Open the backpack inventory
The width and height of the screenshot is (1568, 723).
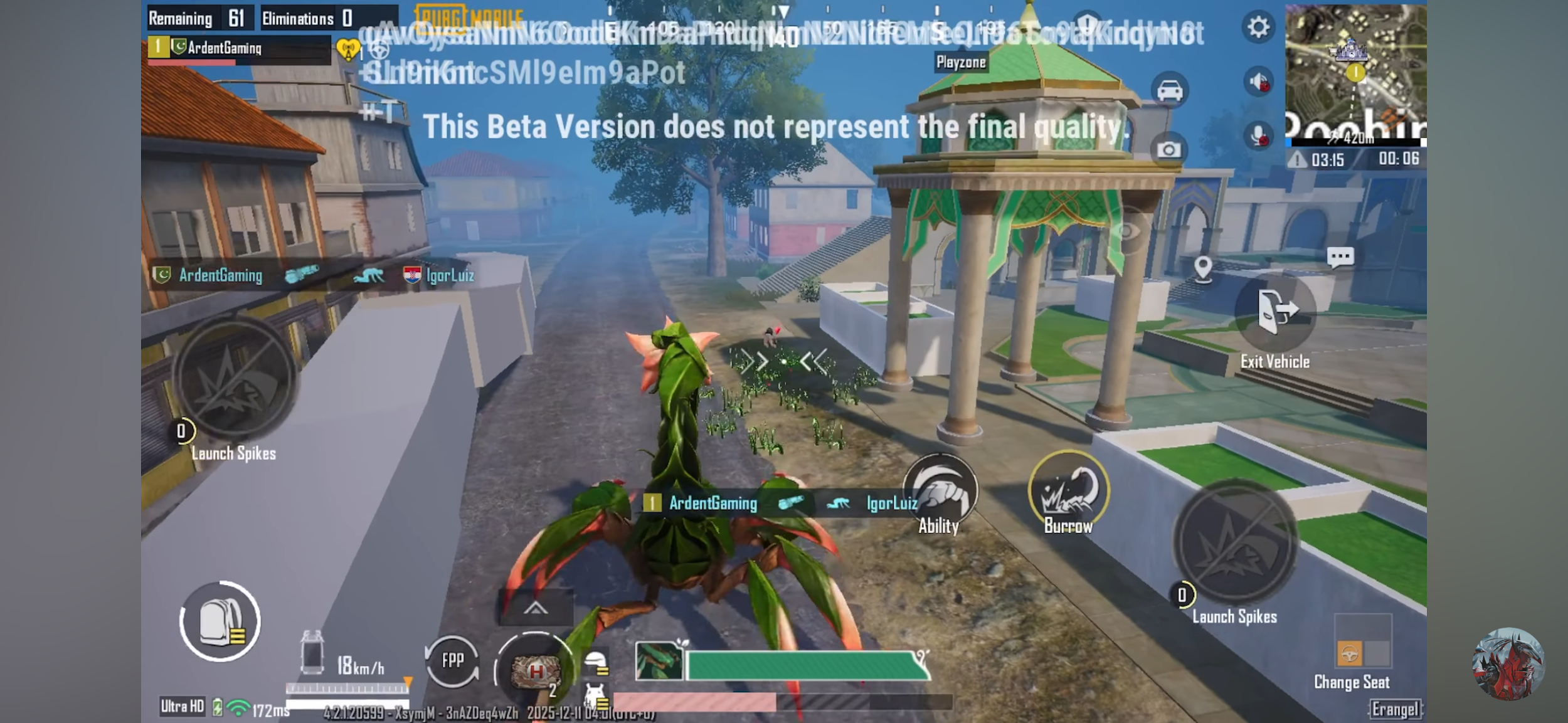[x=220, y=621]
